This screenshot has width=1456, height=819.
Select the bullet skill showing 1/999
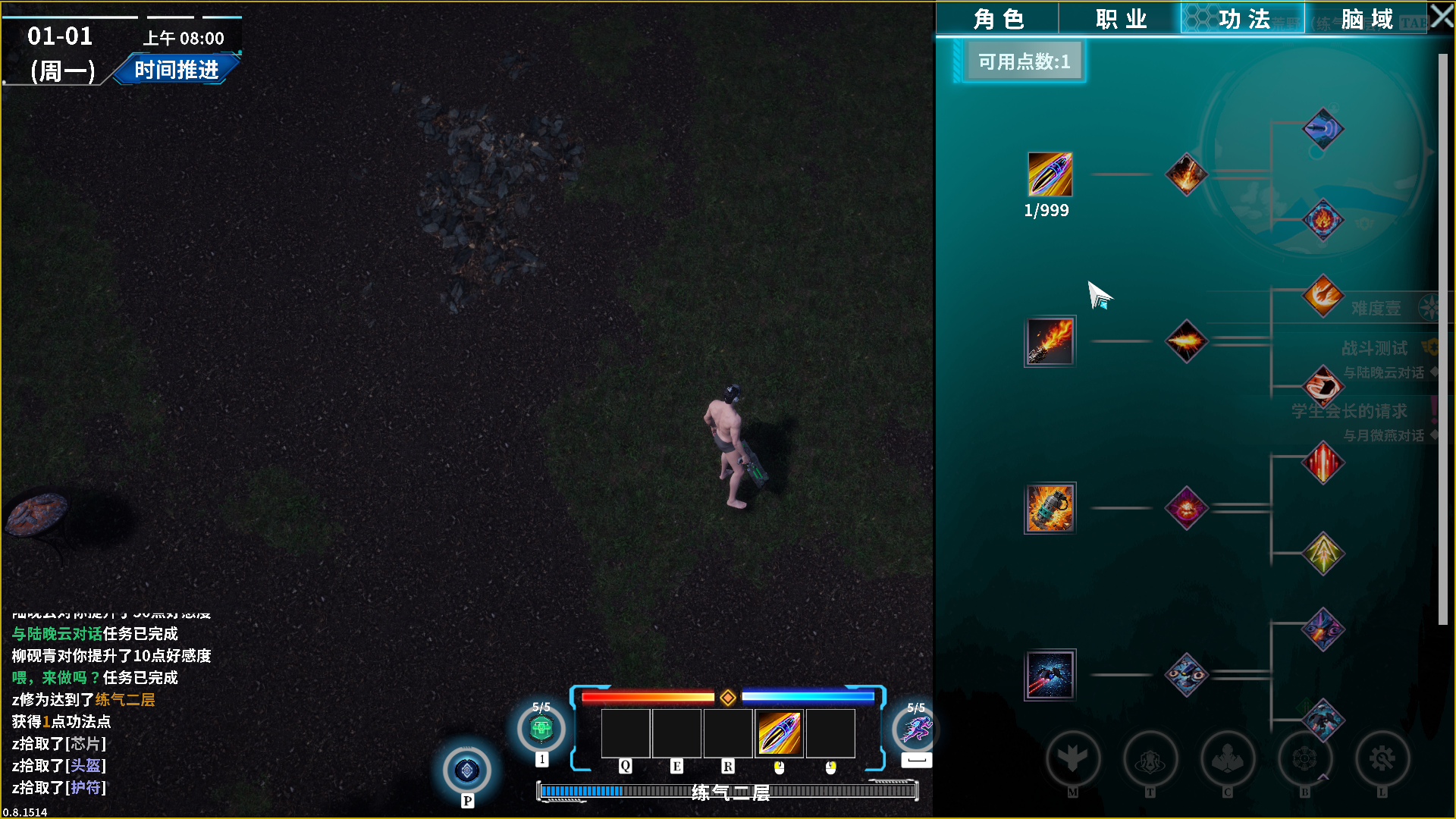1050,174
